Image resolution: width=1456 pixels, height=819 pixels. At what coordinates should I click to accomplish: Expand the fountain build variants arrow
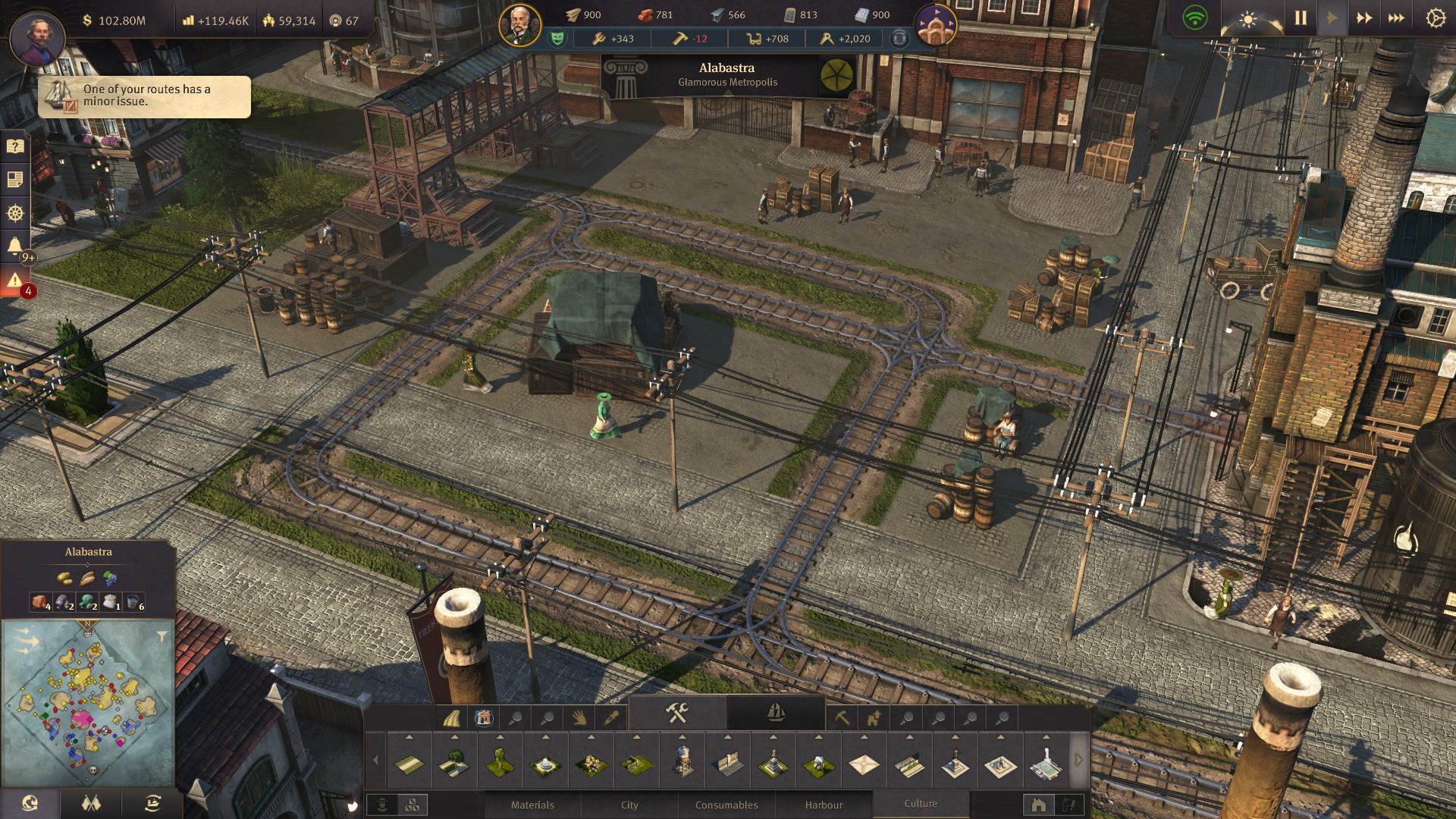tap(546, 736)
